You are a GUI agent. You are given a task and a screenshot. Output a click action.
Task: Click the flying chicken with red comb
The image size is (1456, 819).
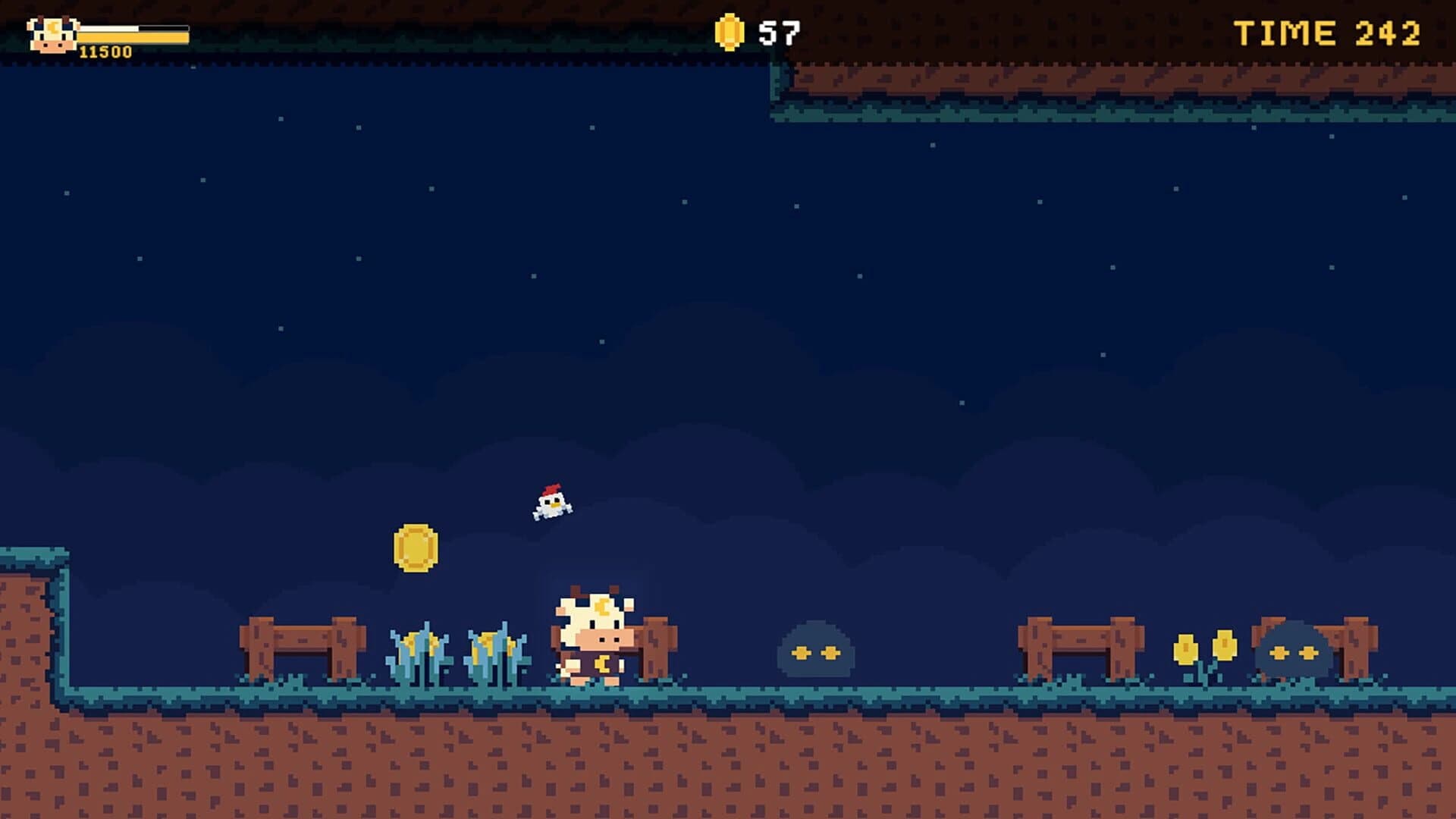tap(553, 504)
